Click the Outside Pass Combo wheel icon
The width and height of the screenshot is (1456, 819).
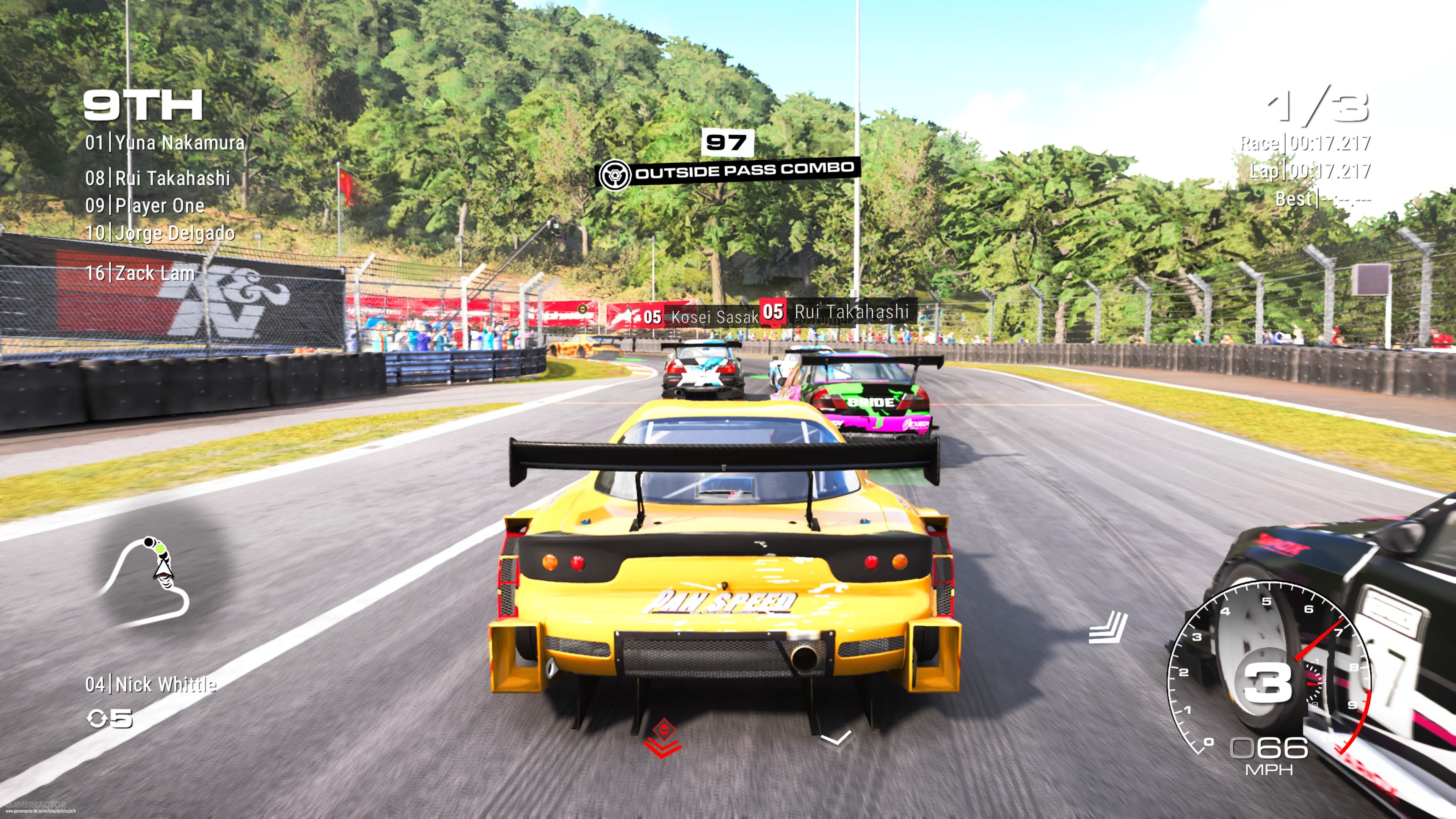pyautogui.click(x=615, y=175)
